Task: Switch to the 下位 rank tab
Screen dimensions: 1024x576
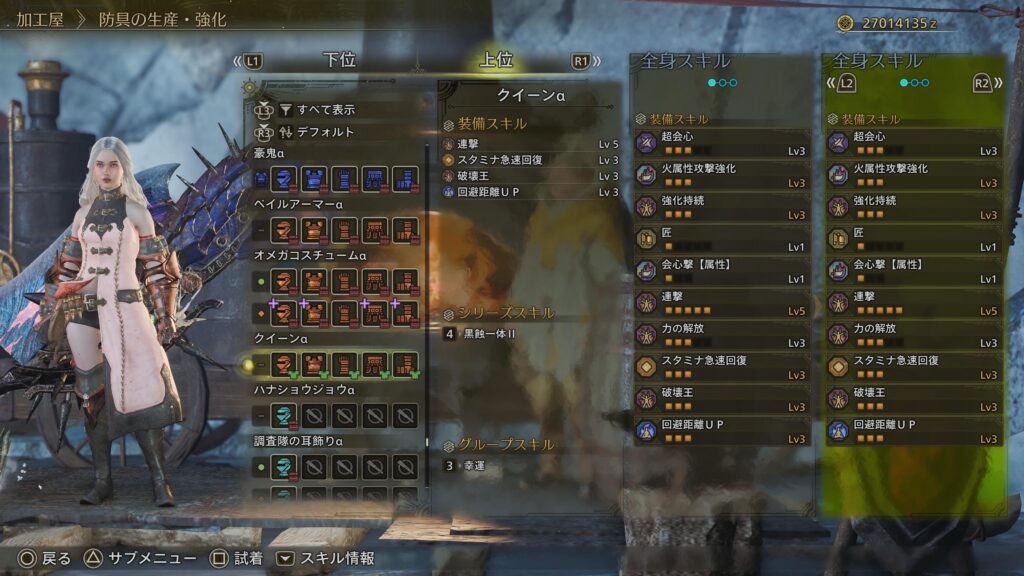Action: [x=340, y=60]
